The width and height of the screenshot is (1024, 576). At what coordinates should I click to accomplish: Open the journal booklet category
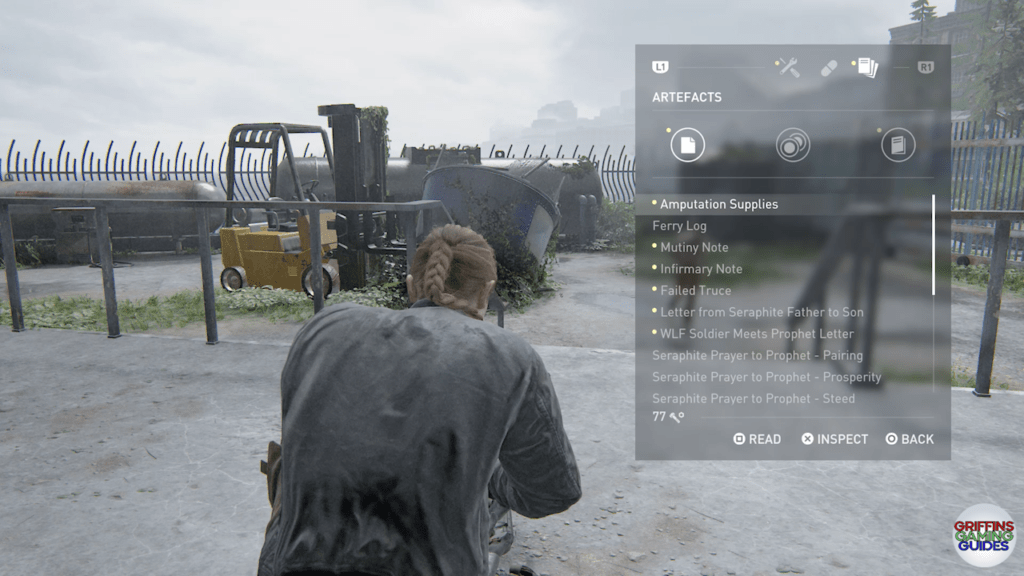point(898,145)
